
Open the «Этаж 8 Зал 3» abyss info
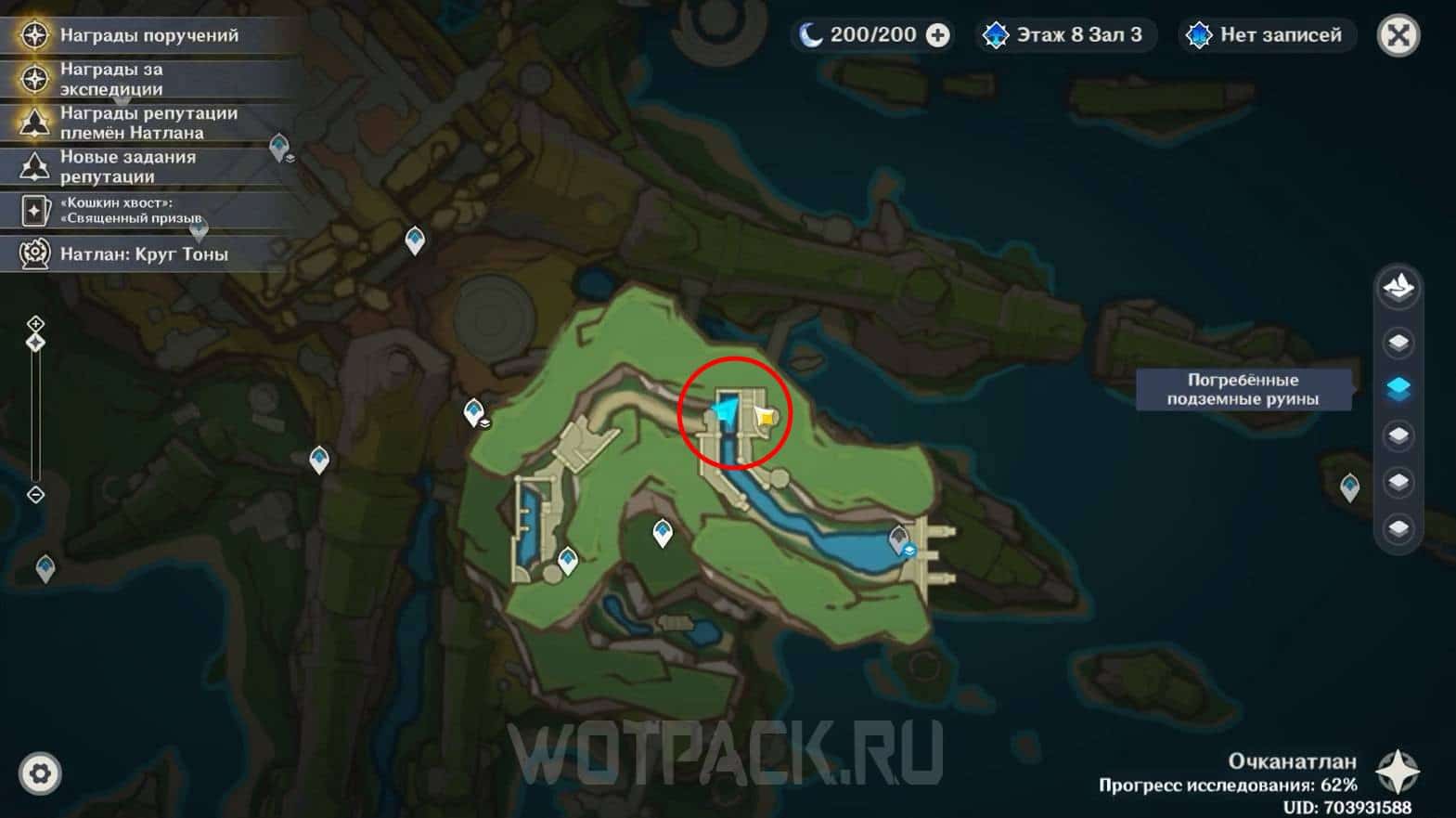[1065, 35]
